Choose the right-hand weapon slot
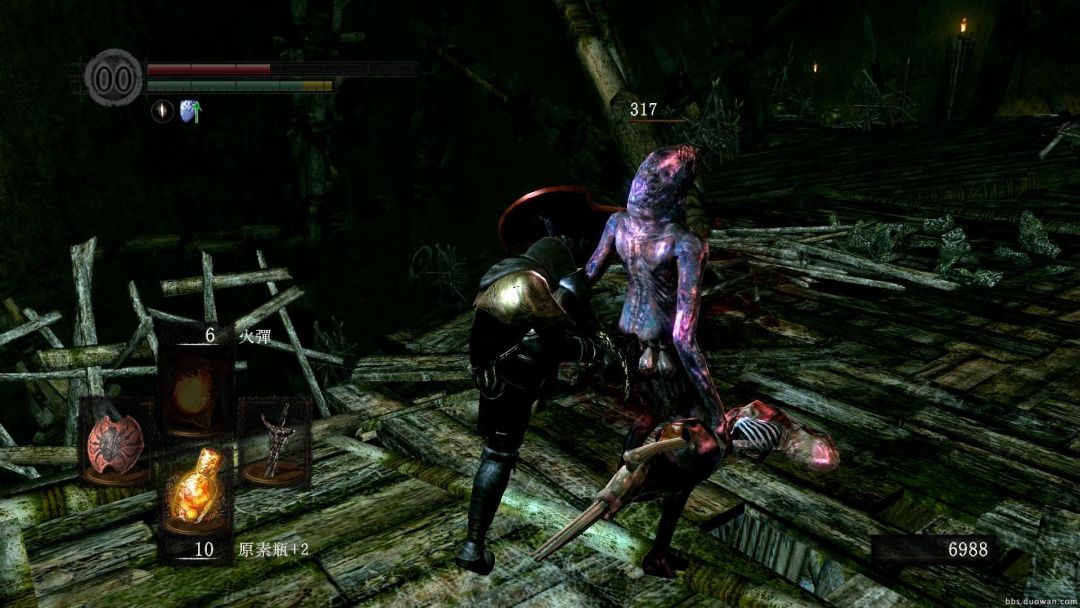This screenshot has width=1080, height=608. point(274,440)
